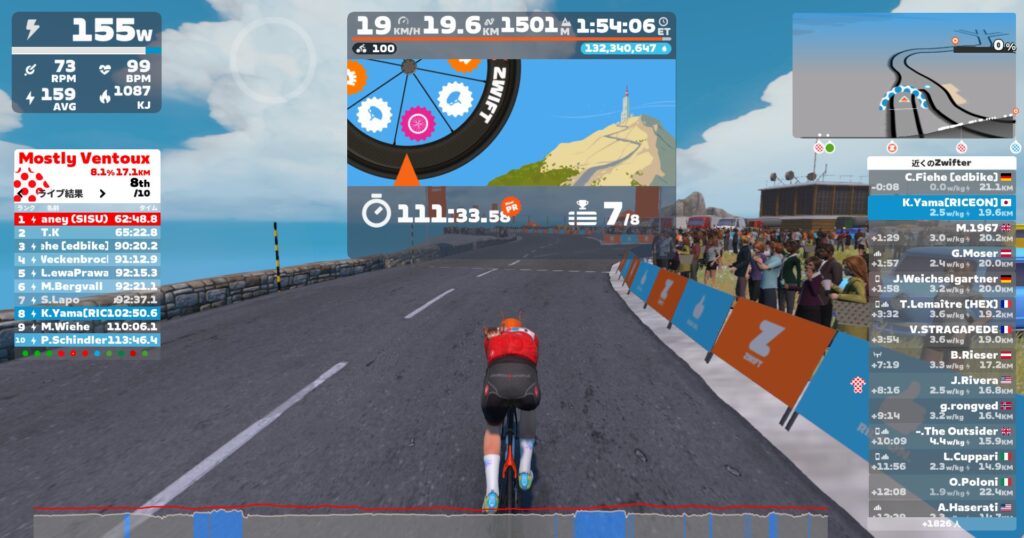Select P.Schindler row in segment leaderboard
Viewport: 1024px width, 538px height.
pos(87,340)
